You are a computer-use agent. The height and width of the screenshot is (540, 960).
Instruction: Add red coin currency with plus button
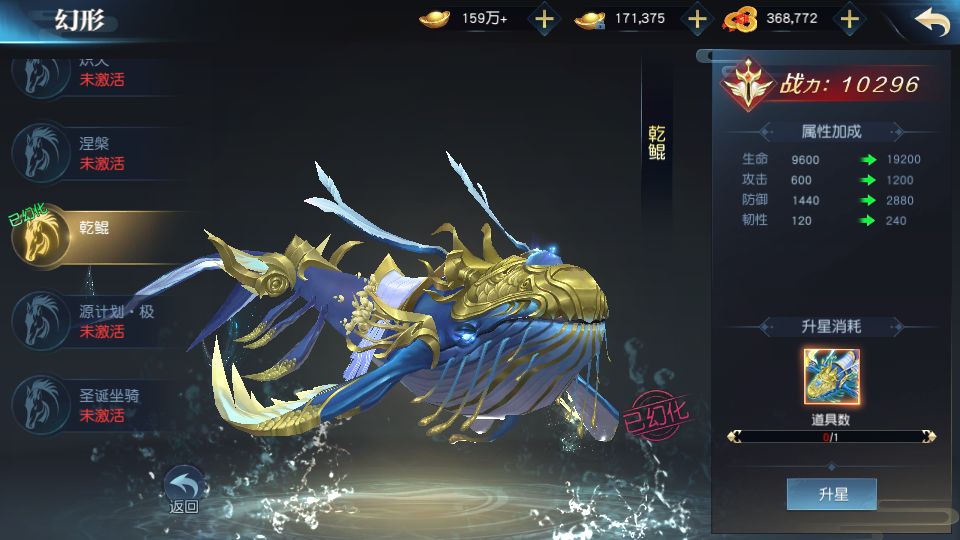click(849, 19)
